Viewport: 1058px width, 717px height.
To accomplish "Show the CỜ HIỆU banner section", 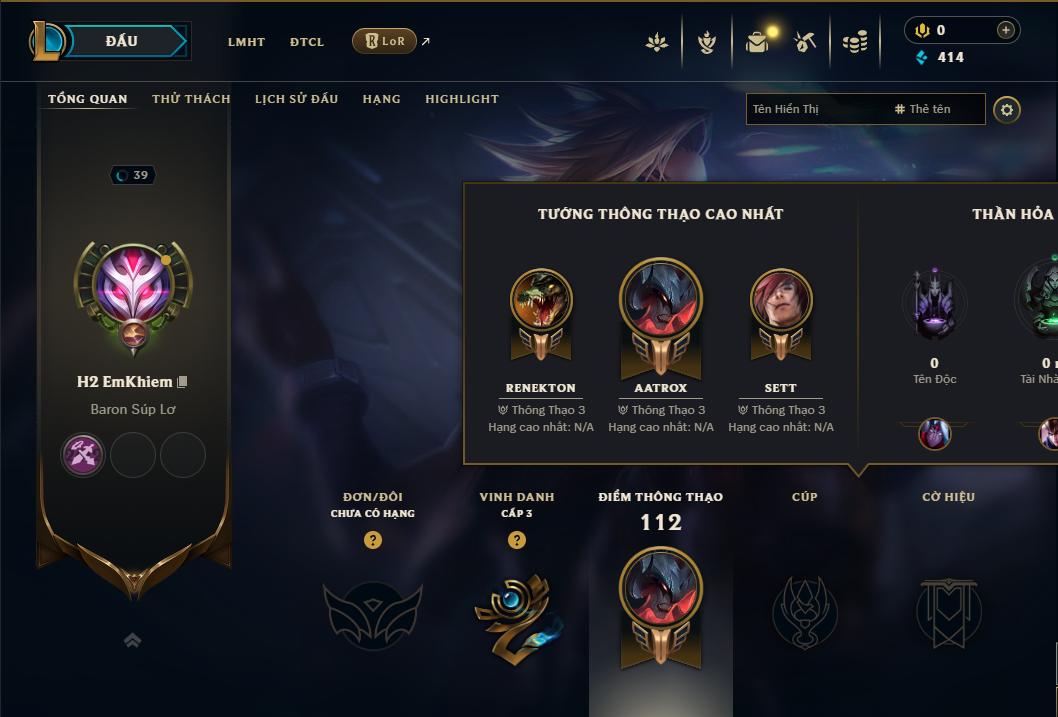I will click(948, 610).
